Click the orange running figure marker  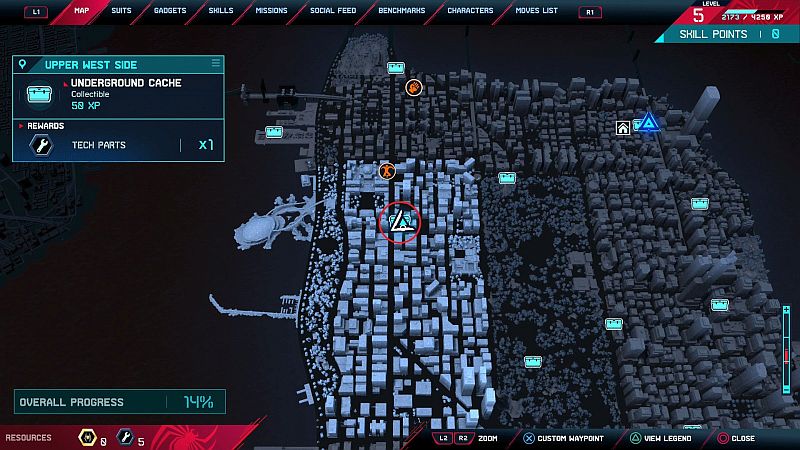(x=387, y=171)
